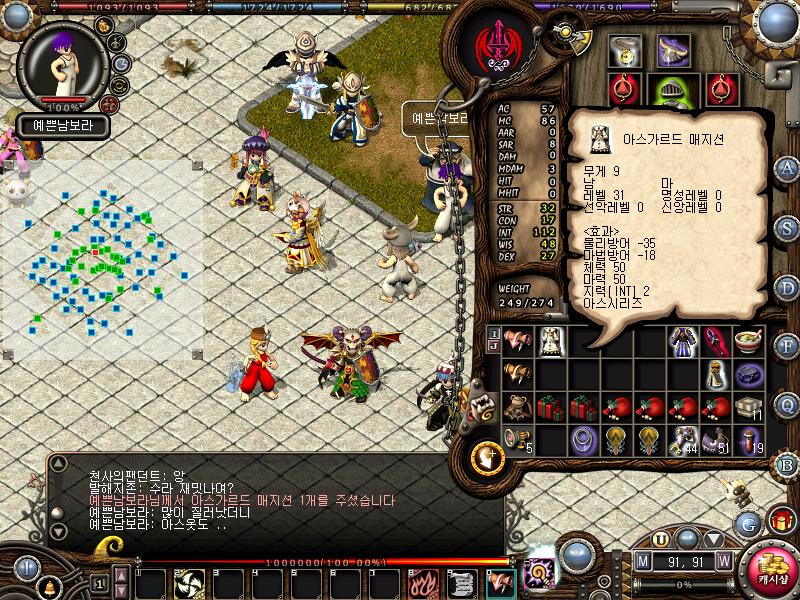The width and height of the screenshot is (800, 600).
Task: Click the round S side button
Action: pos(787,228)
